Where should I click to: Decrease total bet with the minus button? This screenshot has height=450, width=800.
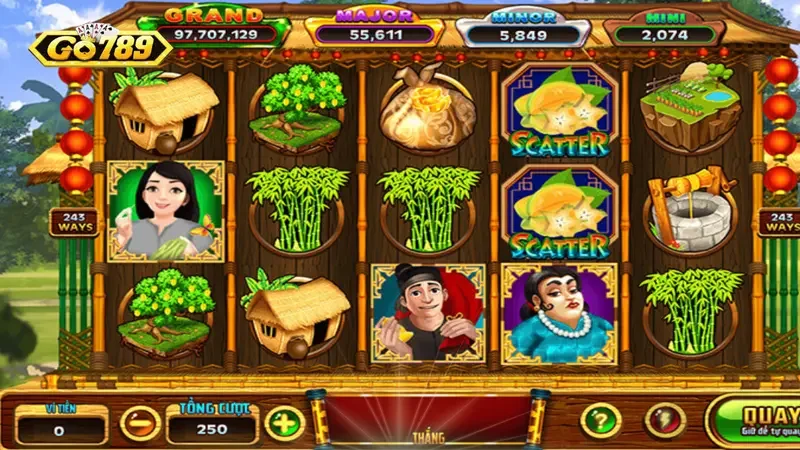pyautogui.click(x=140, y=422)
